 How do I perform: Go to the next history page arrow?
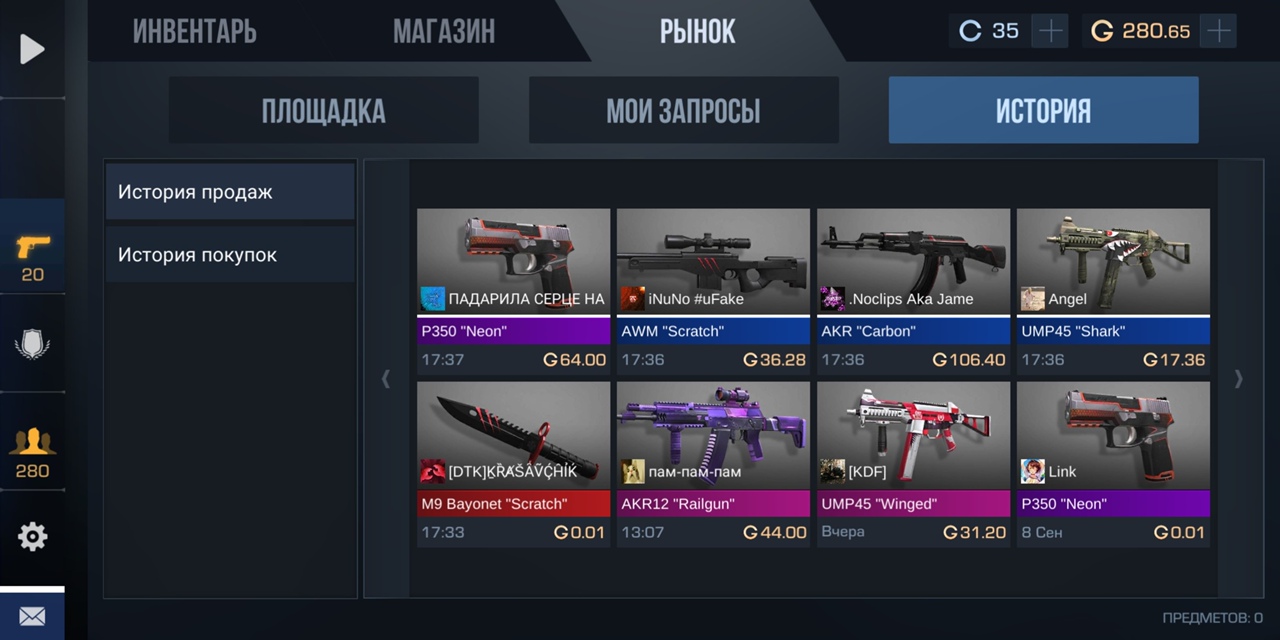[1239, 379]
